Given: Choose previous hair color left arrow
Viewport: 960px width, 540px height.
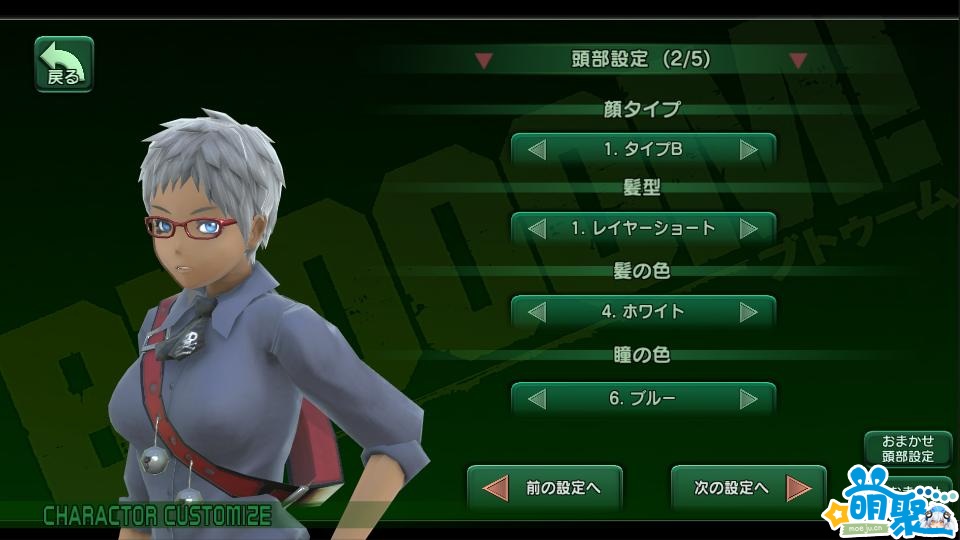Looking at the screenshot, I should coord(537,312).
